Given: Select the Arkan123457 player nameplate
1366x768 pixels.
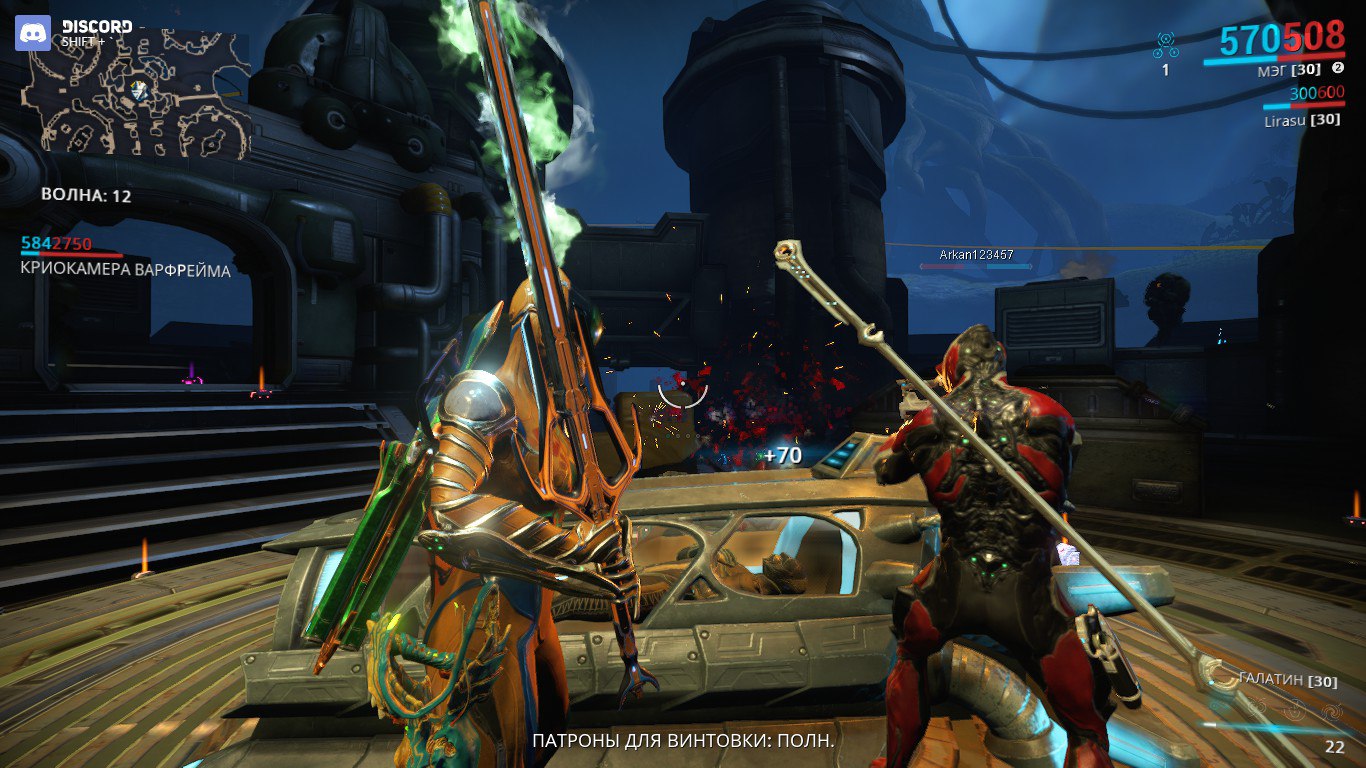Looking at the screenshot, I should click(976, 255).
